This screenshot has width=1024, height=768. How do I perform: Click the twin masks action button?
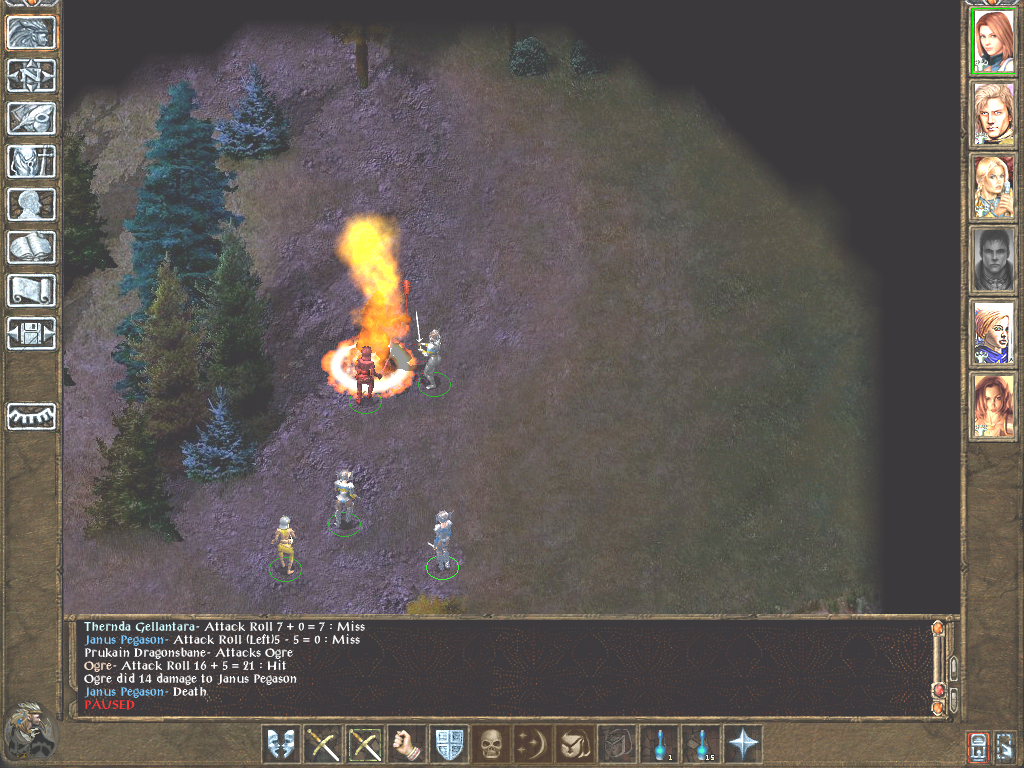point(281,744)
